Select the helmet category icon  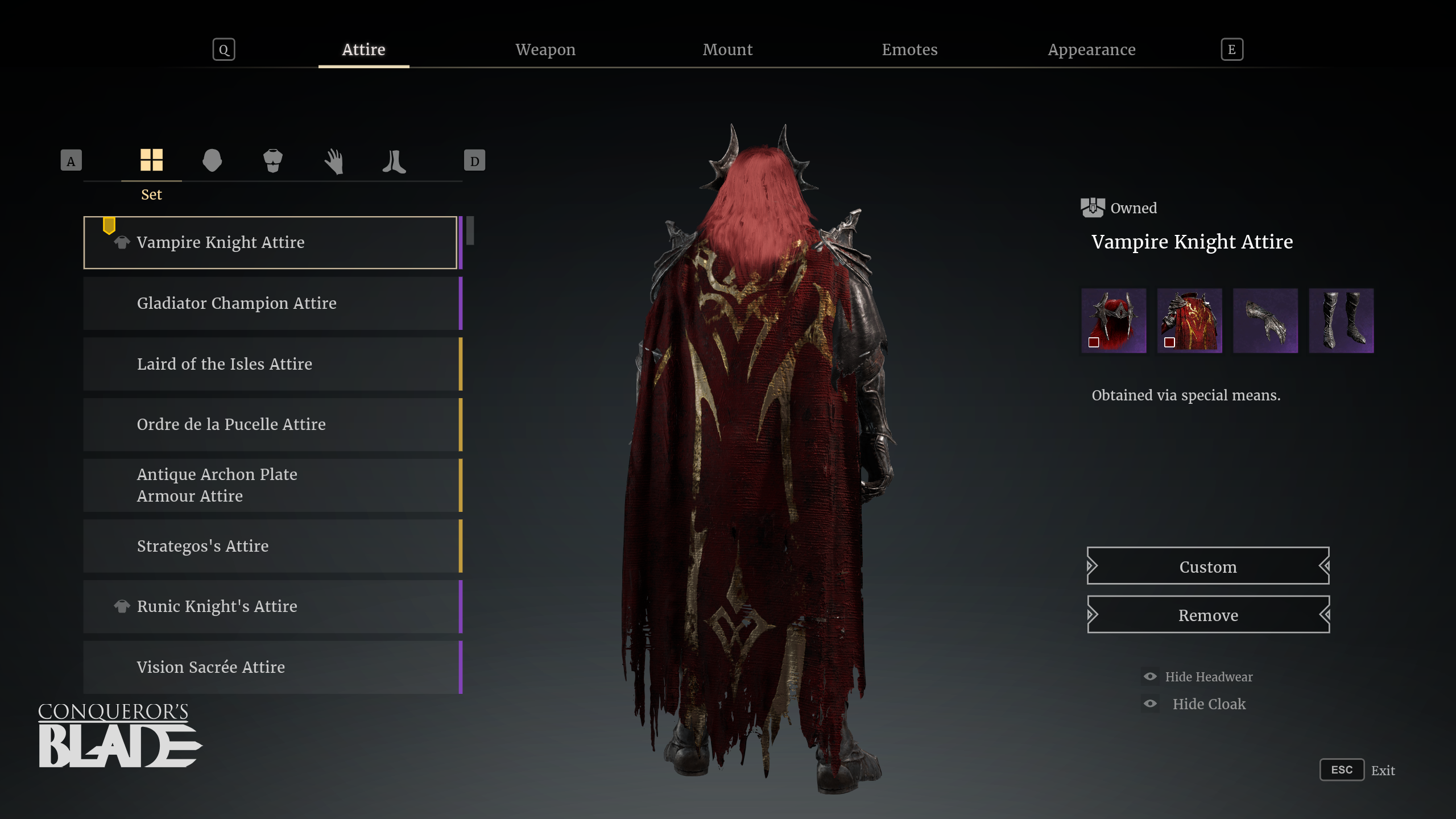(213, 161)
